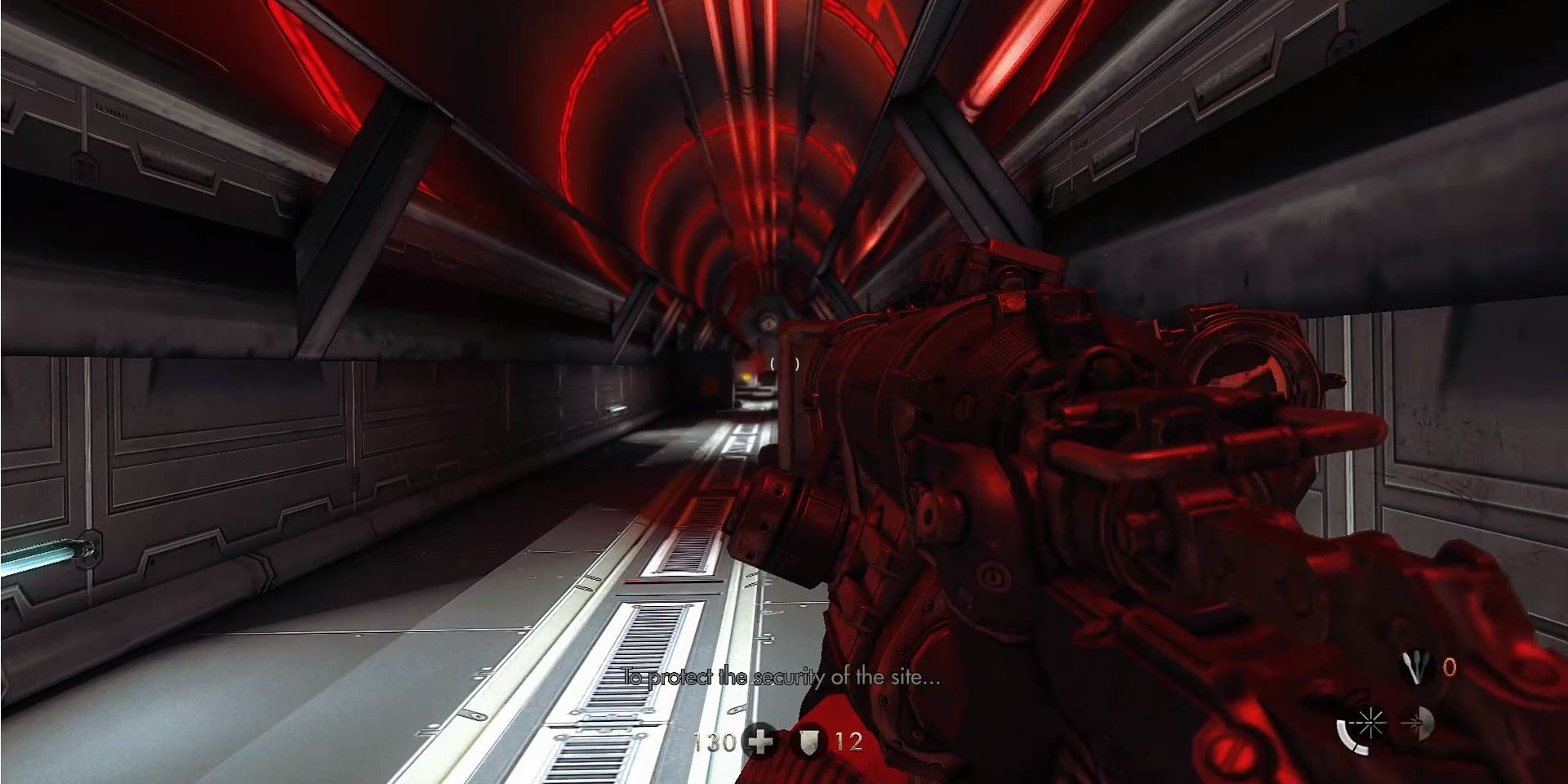Viewport: 1568px width, 784px height.
Task: Expand the crosshair bracket indicator
Action: point(785,363)
